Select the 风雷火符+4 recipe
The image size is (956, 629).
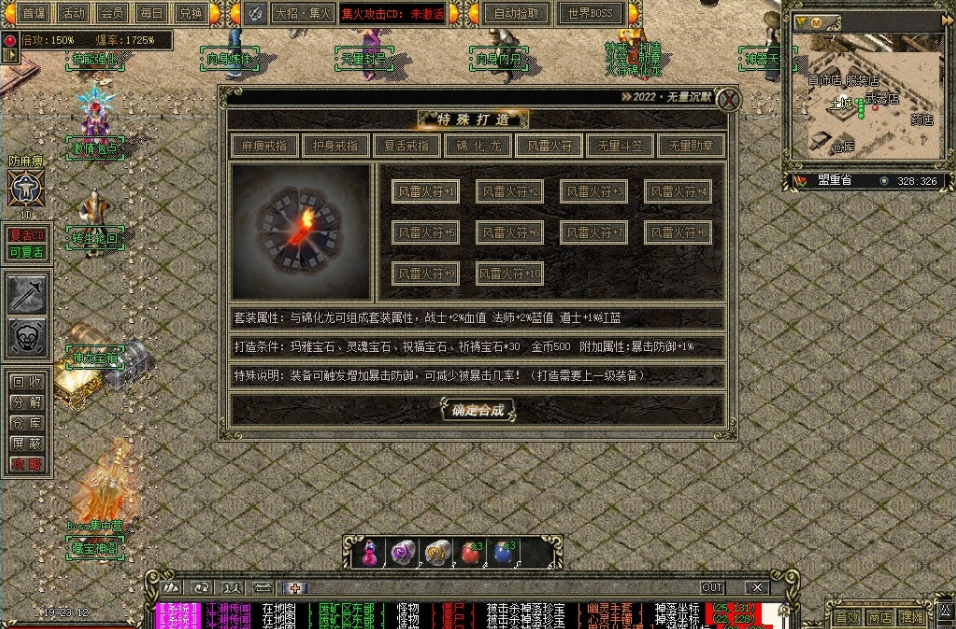tap(678, 191)
